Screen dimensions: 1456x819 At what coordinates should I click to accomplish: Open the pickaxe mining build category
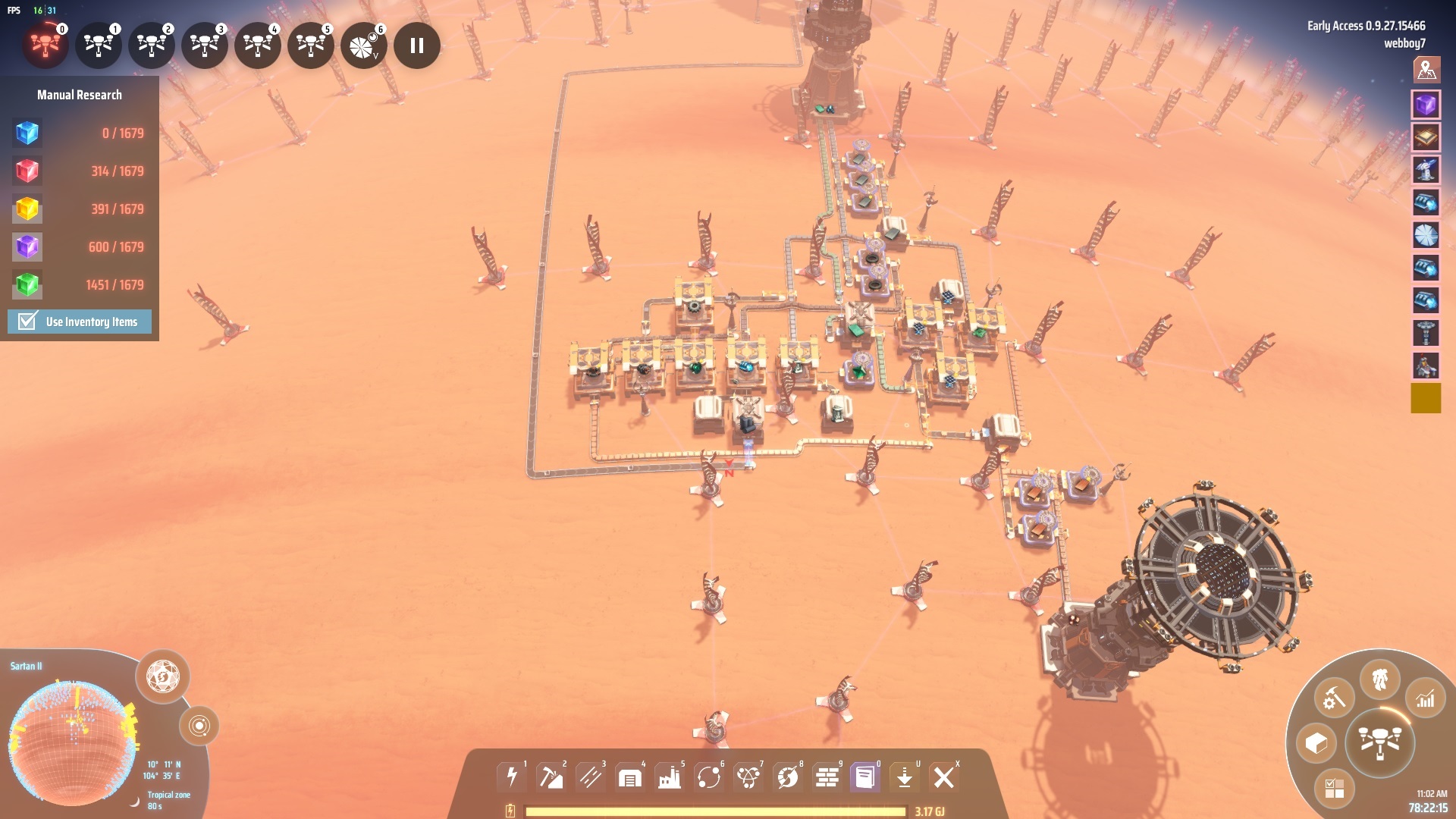551,777
